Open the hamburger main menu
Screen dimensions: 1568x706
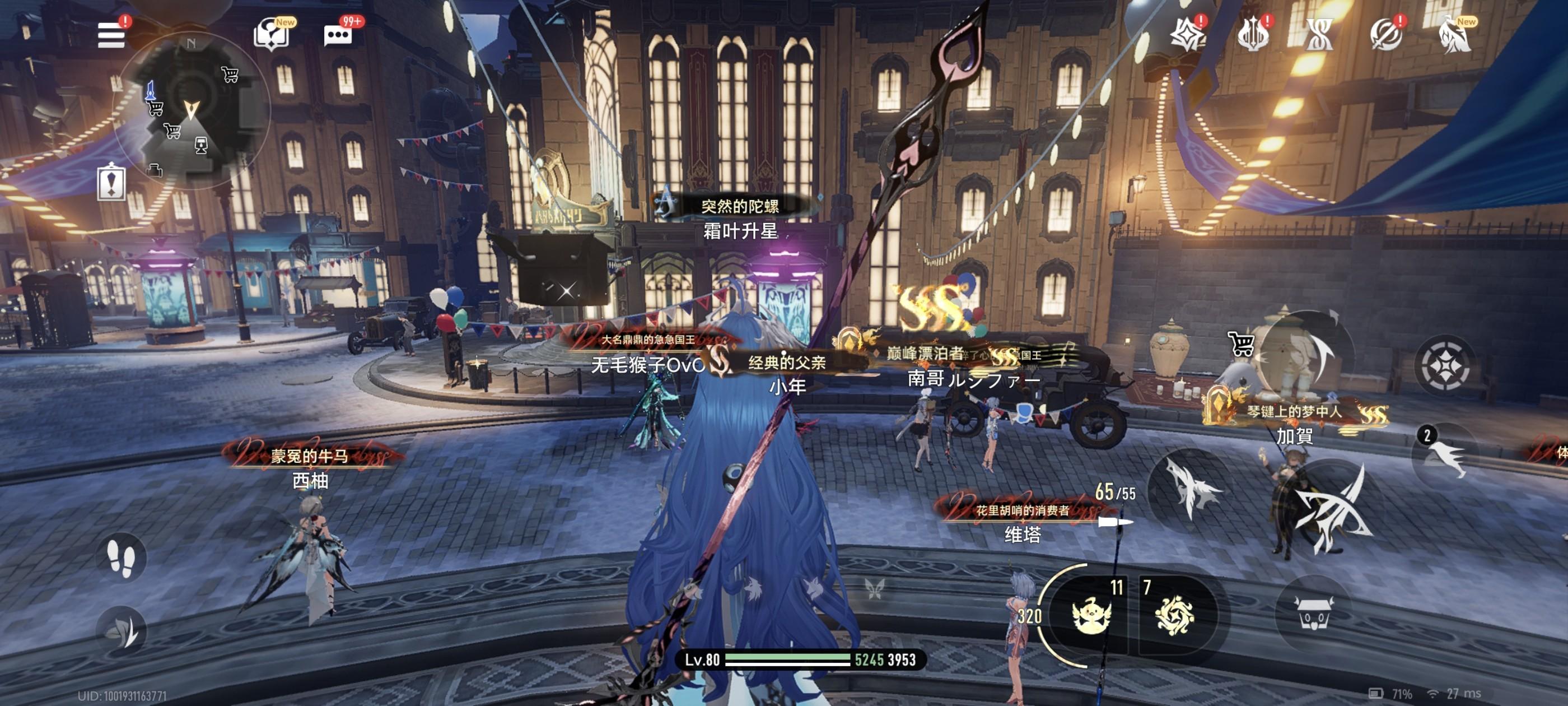[111, 35]
